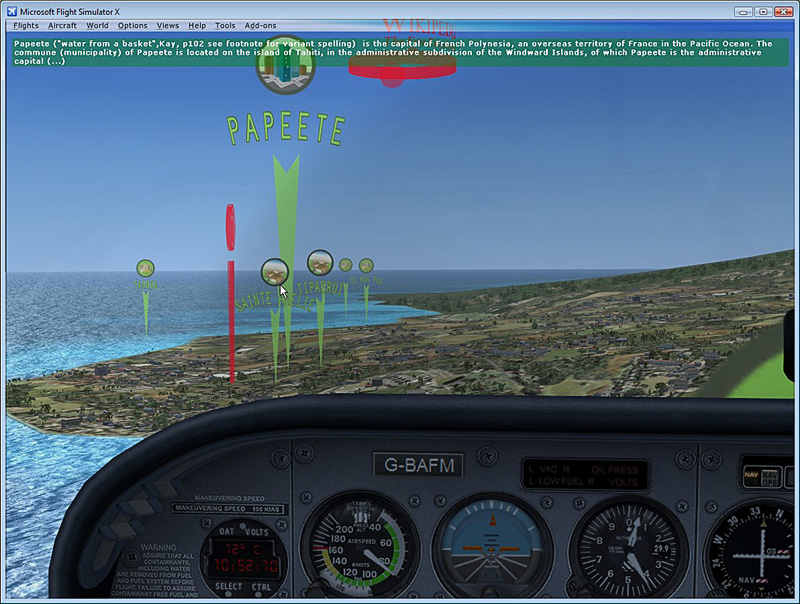Select the Papeete city marker icon
800x604 pixels.
pyautogui.click(x=286, y=68)
